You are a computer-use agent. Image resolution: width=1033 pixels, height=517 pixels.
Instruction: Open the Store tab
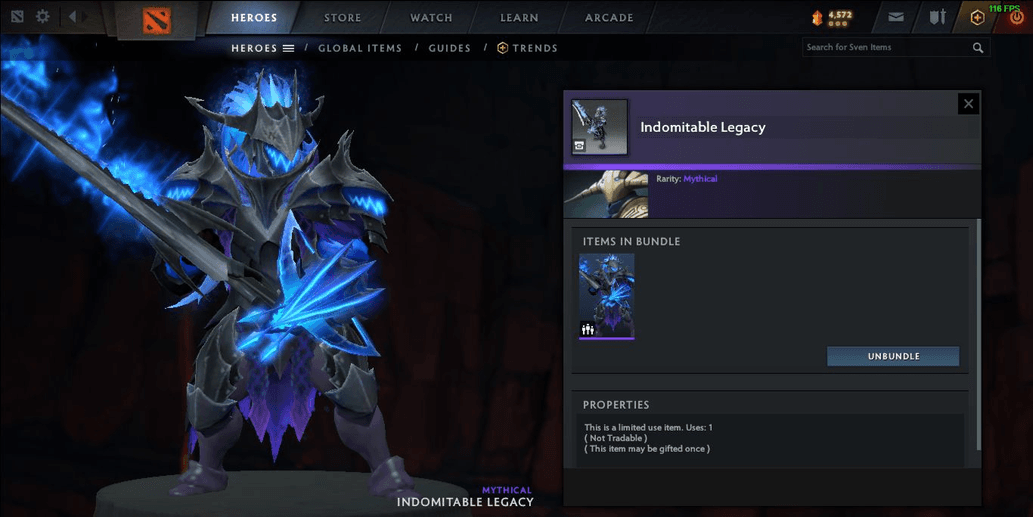pos(343,17)
